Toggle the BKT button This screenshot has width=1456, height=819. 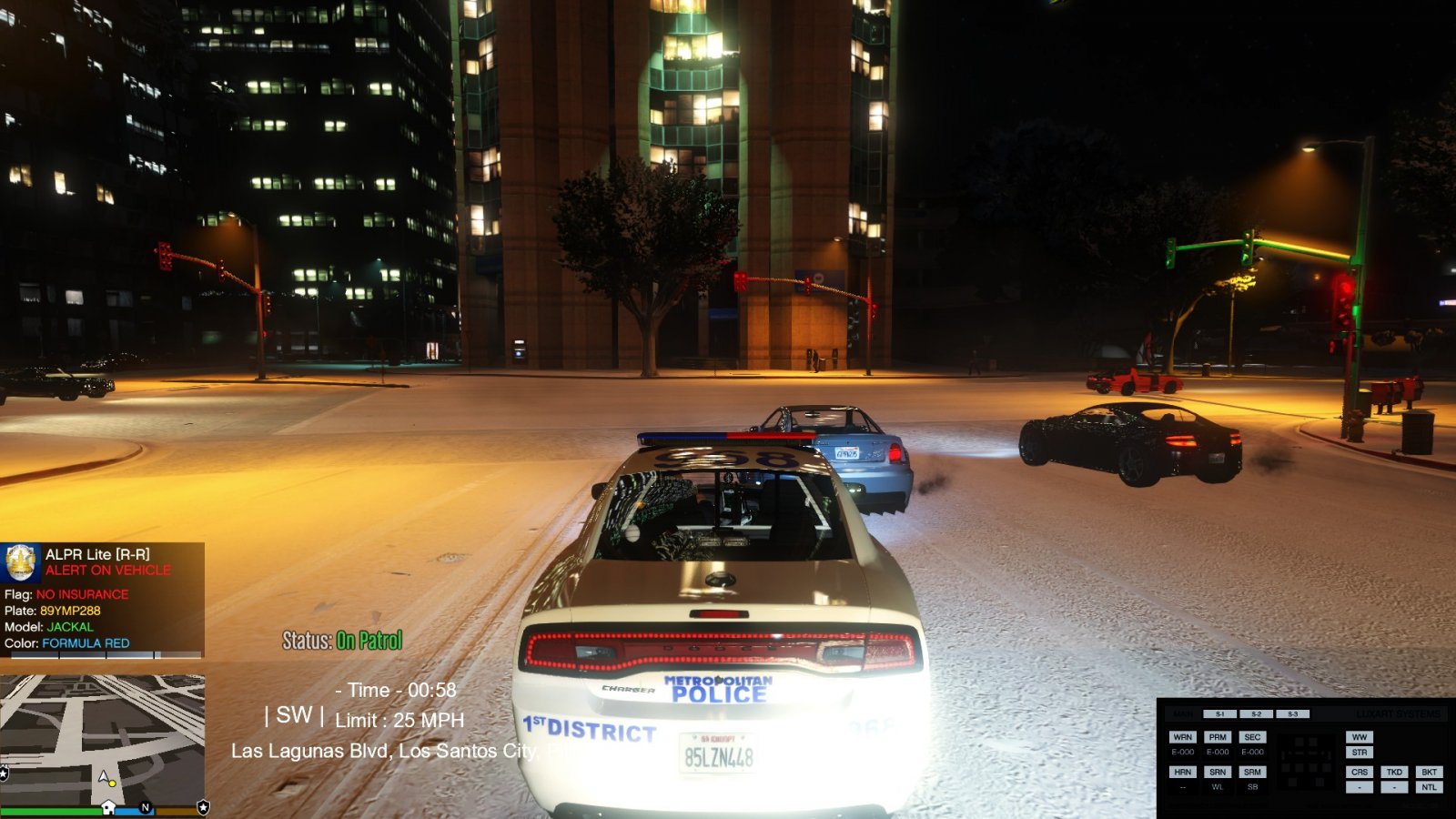tap(1430, 772)
